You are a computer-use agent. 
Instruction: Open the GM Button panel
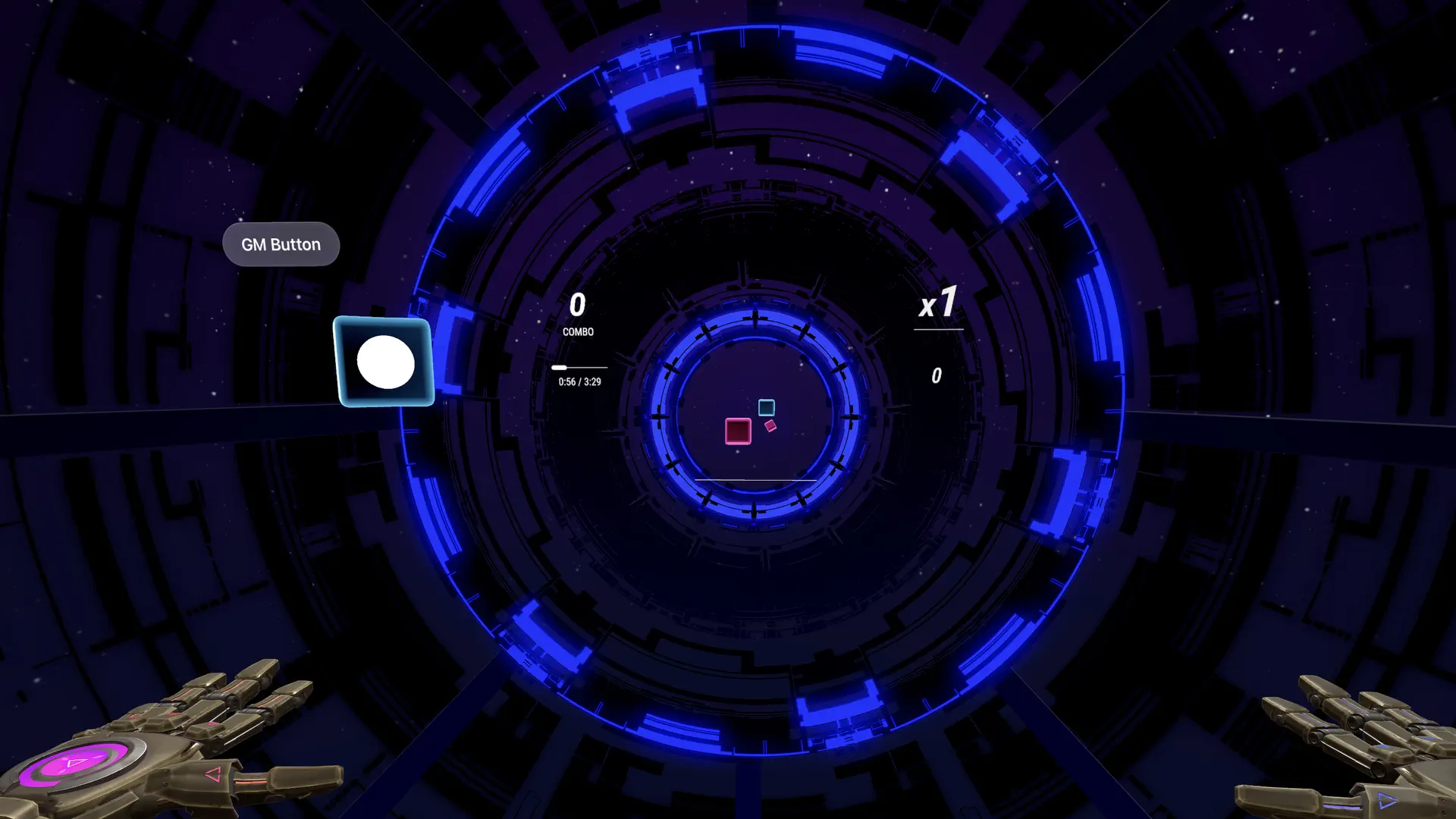tap(281, 244)
